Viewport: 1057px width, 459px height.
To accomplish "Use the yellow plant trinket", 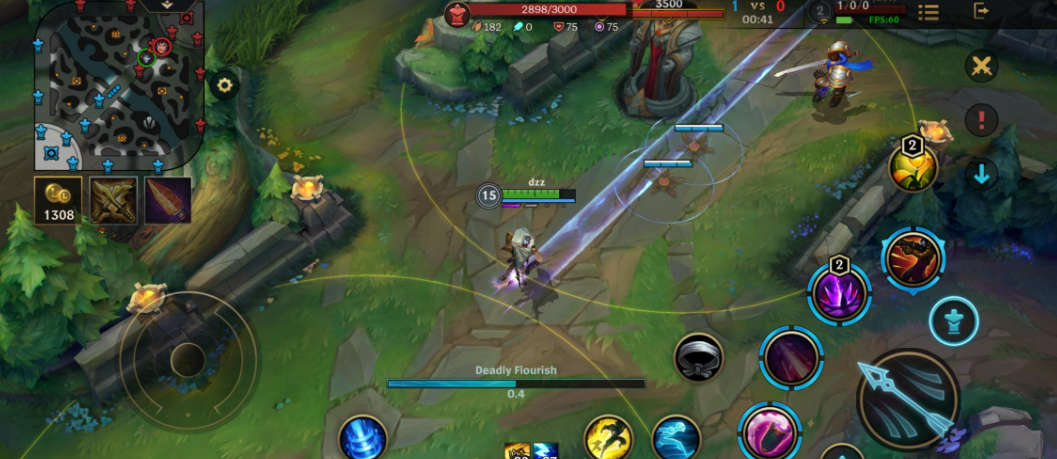I will click(x=913, y=167).
